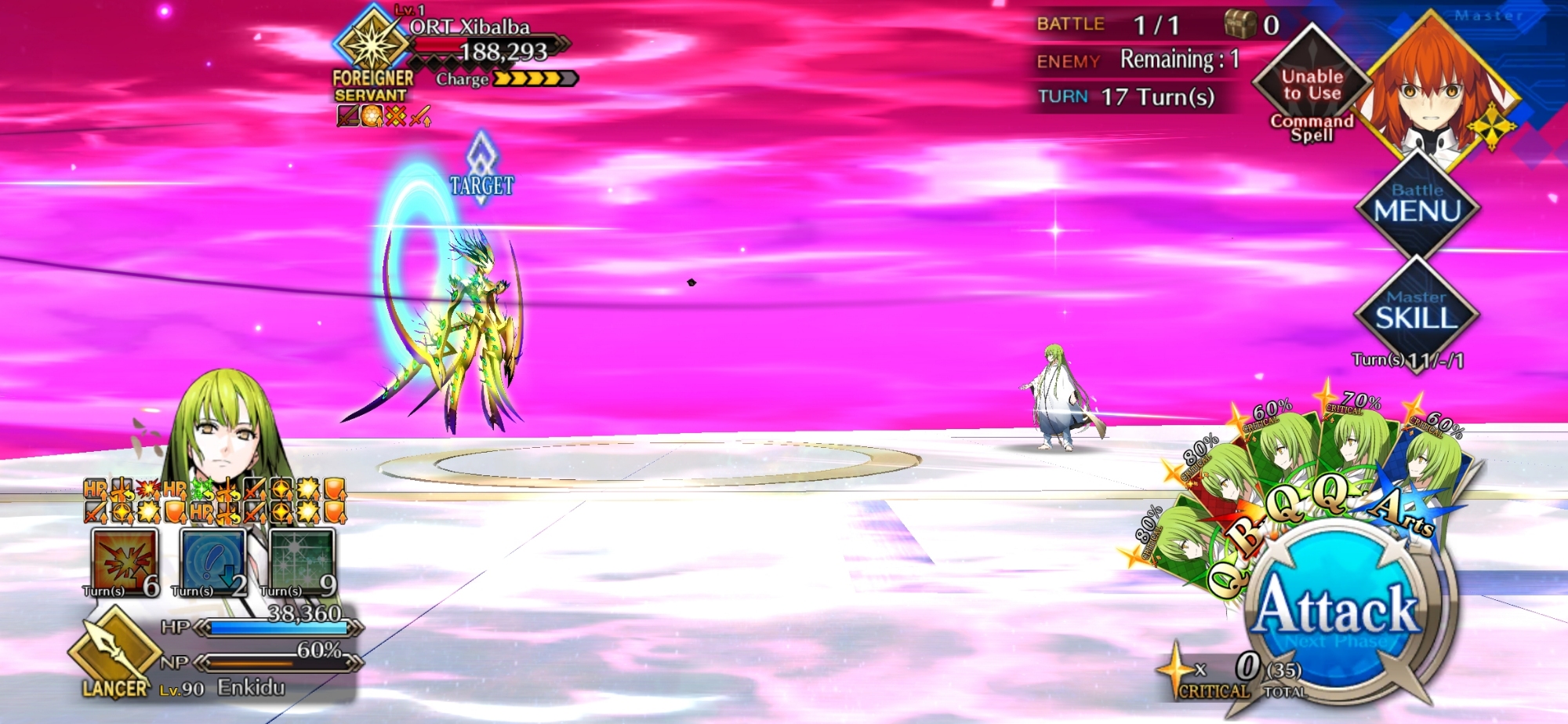This screenshot has width=1568, height=724.
Task: View Enkidu's active buff icons
Action: [215, 500]
